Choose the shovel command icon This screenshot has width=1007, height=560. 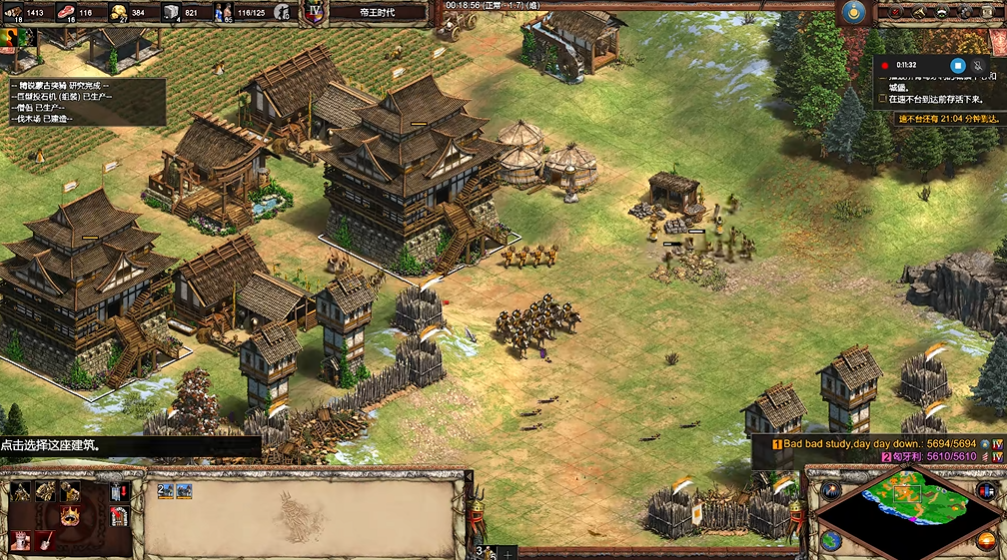tap(44, 541)
